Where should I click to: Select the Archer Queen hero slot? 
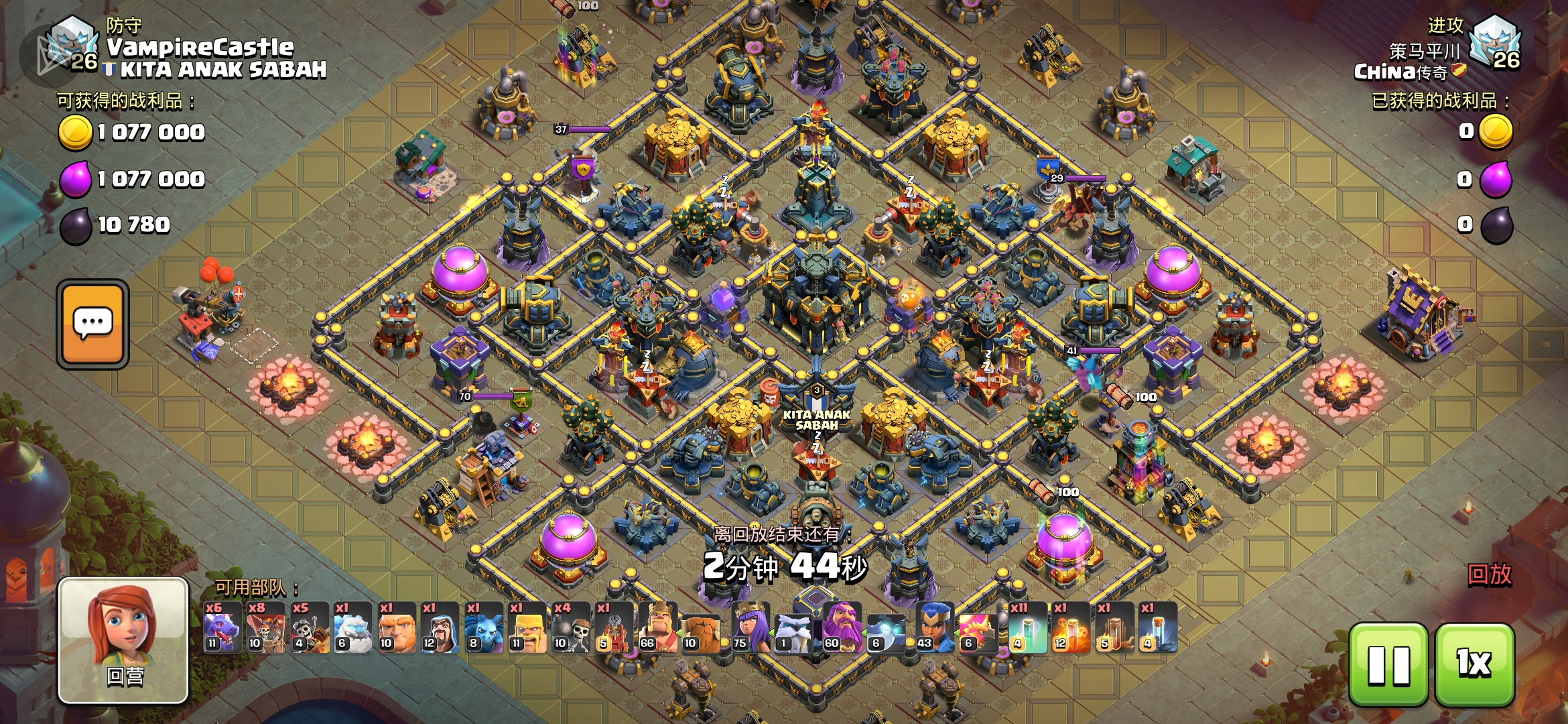tap(750, 627)
